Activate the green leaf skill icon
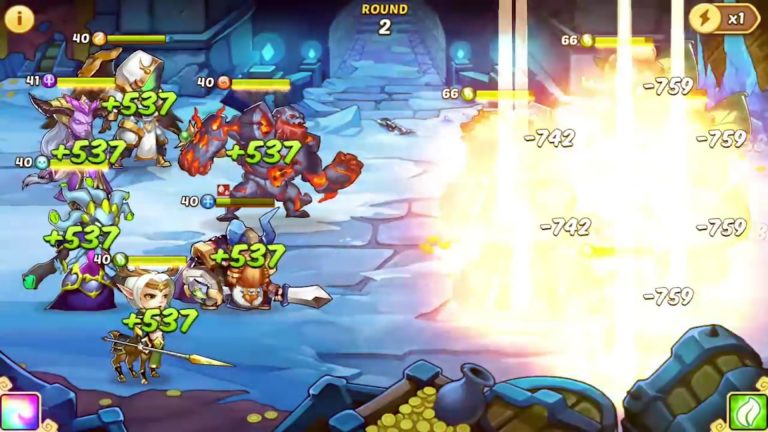The width and height of the screenshot is (768, 432). [x=747, y=412]
